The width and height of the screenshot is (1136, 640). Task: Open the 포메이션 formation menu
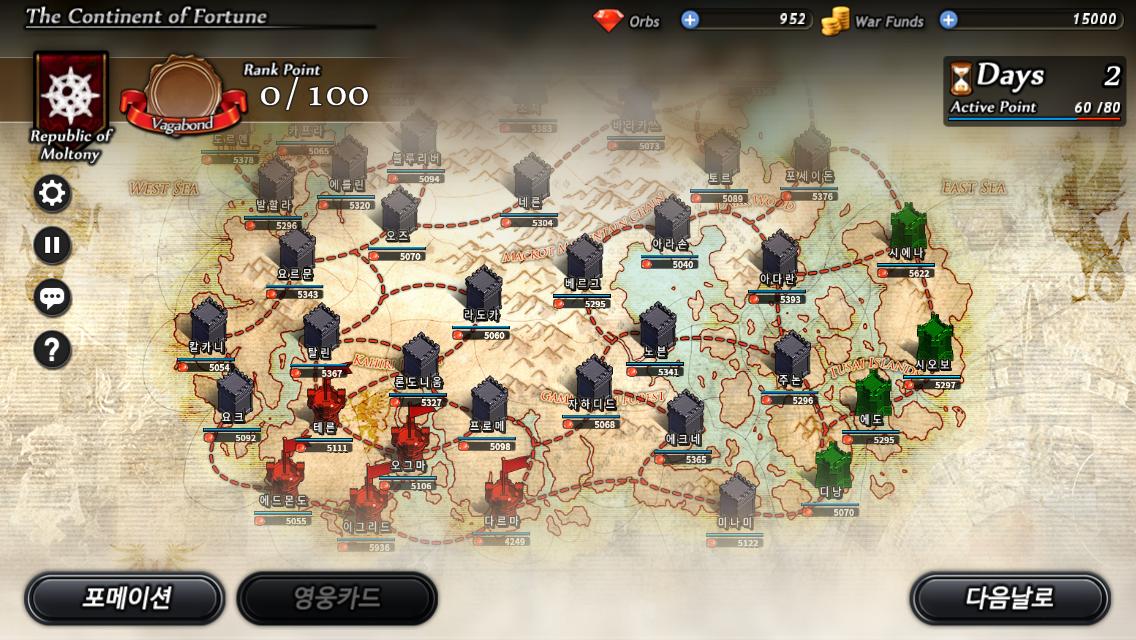124,598
